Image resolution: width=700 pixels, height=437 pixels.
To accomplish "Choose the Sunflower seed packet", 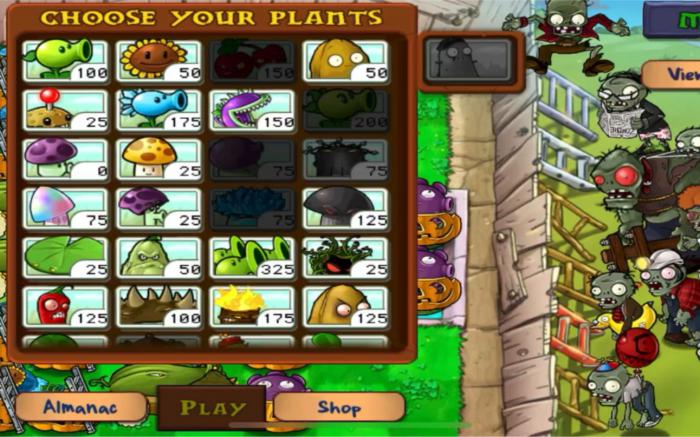I will tap(158, 60).
